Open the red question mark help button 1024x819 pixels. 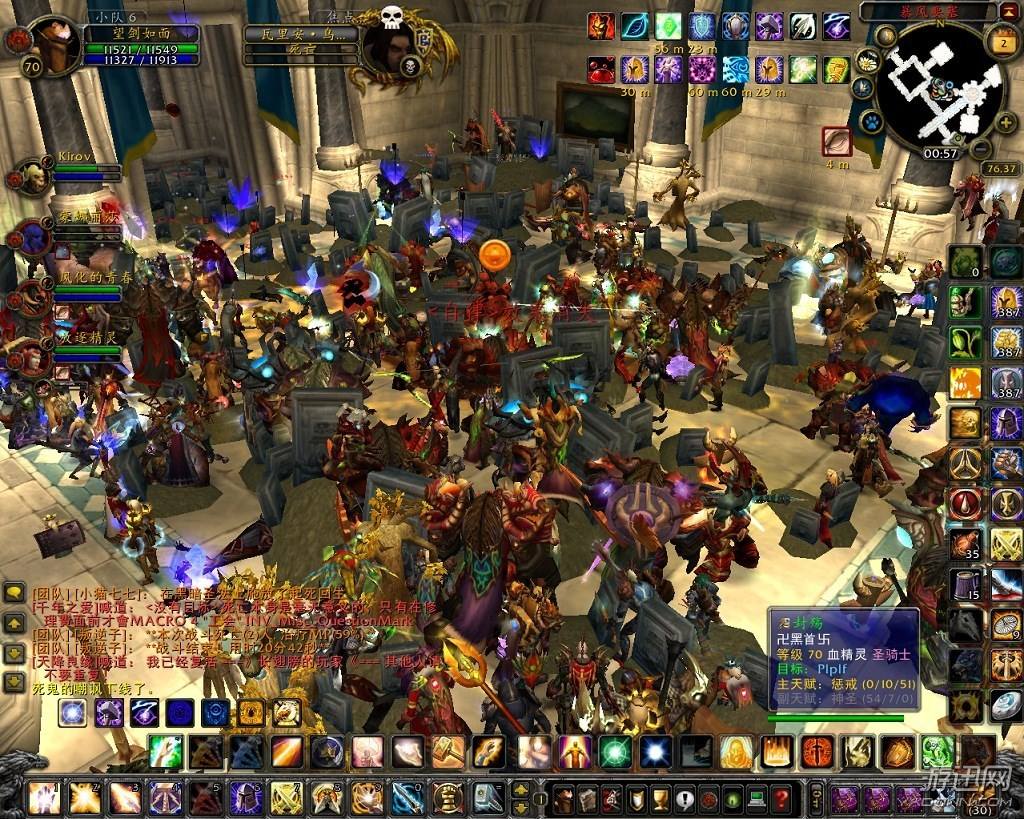tap(782, 799)
